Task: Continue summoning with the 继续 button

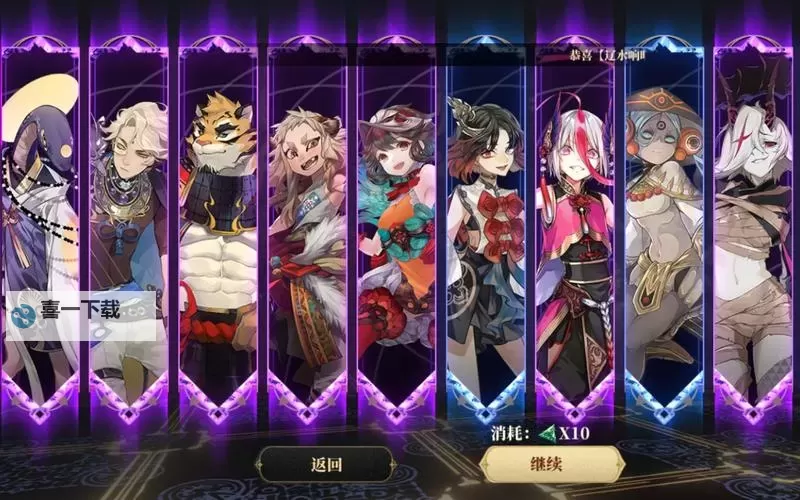Action: [553, 464]
